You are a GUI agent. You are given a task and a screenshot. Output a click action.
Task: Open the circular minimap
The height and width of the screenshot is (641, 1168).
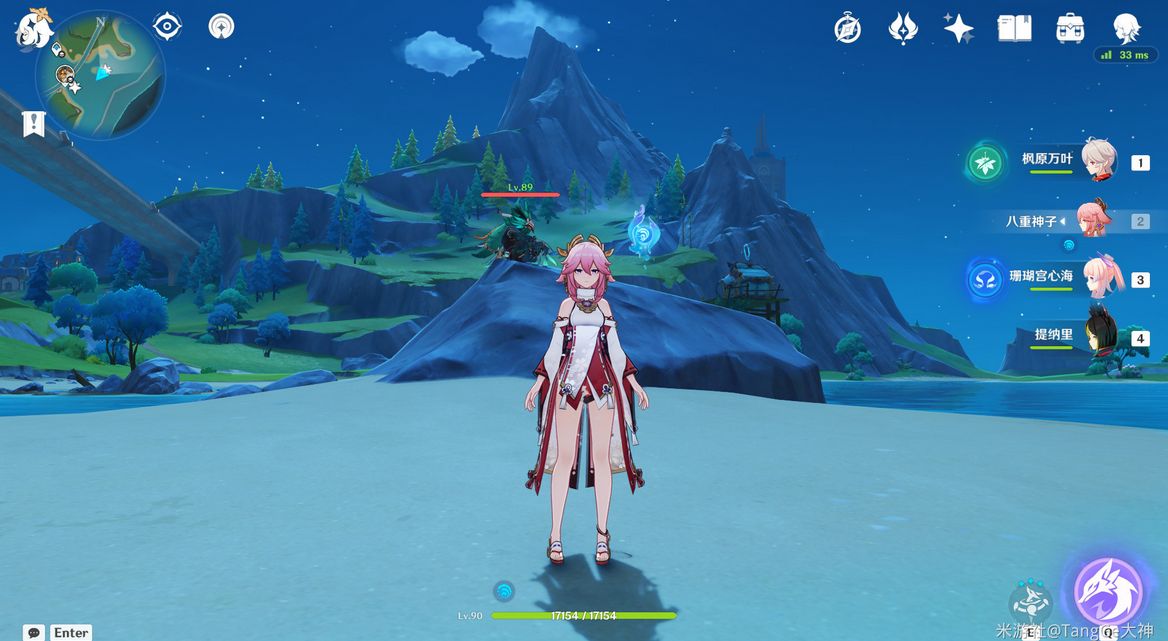point(100,74)
